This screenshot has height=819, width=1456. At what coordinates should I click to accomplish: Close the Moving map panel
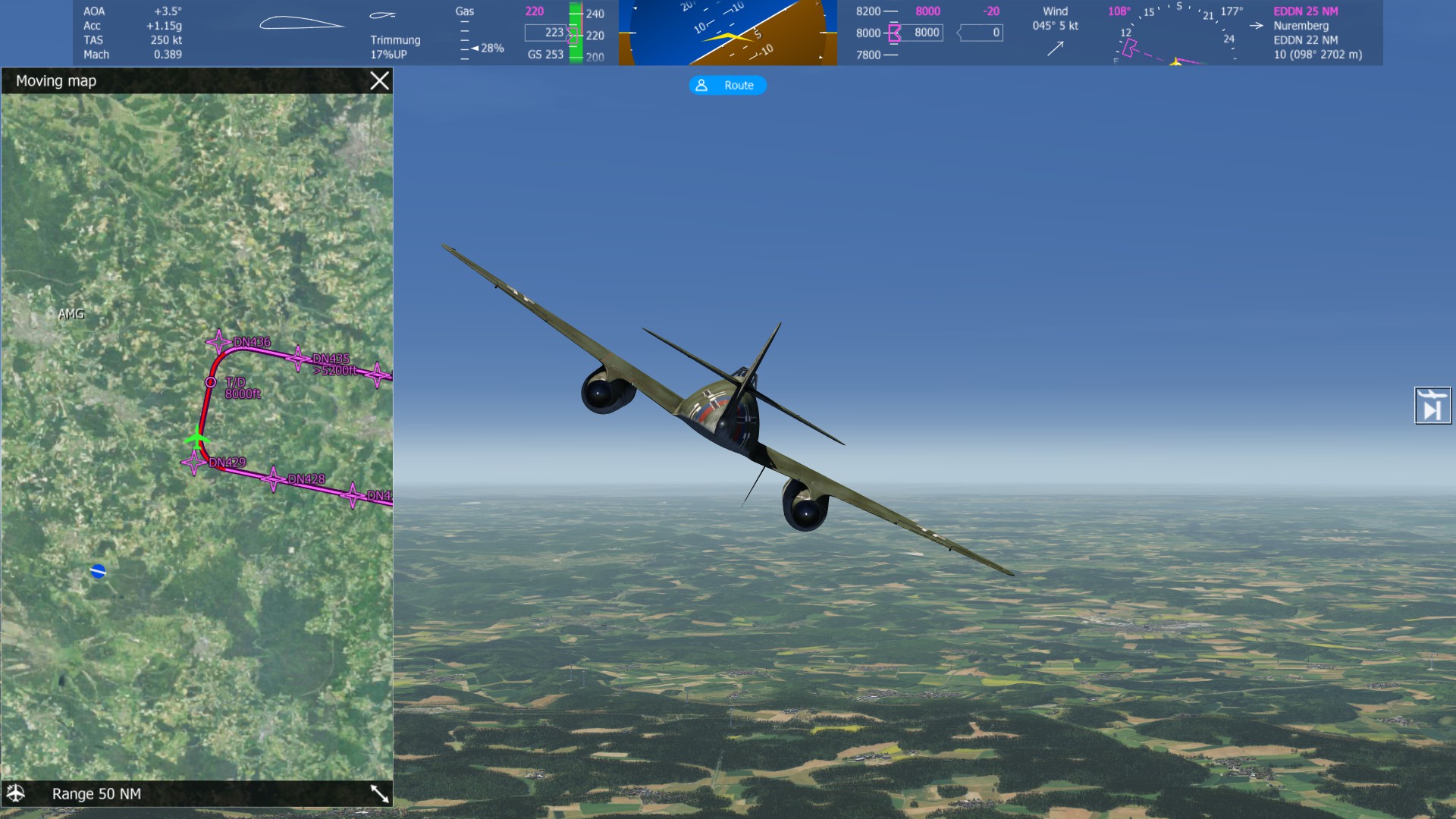pos(379,81)
